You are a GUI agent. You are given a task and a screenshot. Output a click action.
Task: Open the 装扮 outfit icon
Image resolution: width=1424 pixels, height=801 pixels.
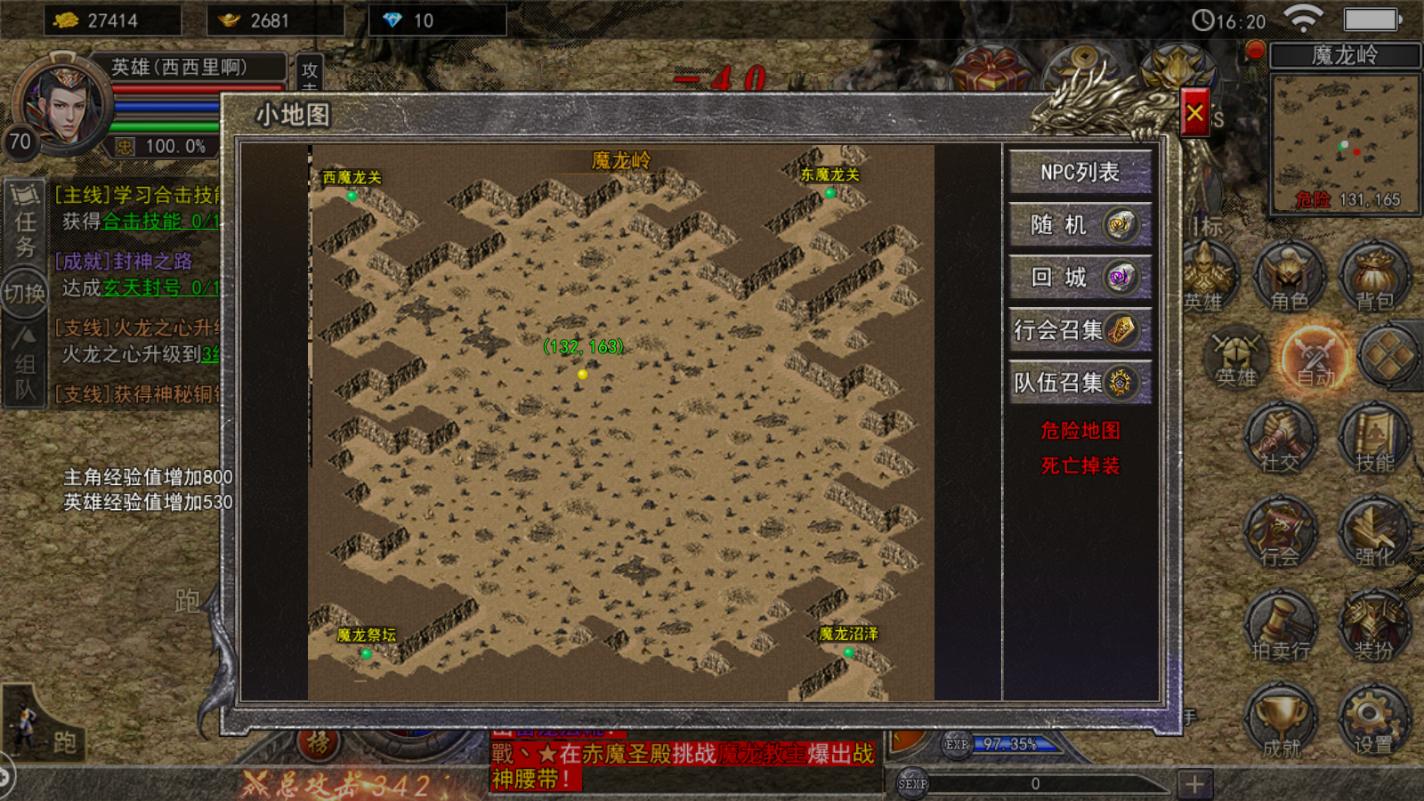tap(1378, 625)
